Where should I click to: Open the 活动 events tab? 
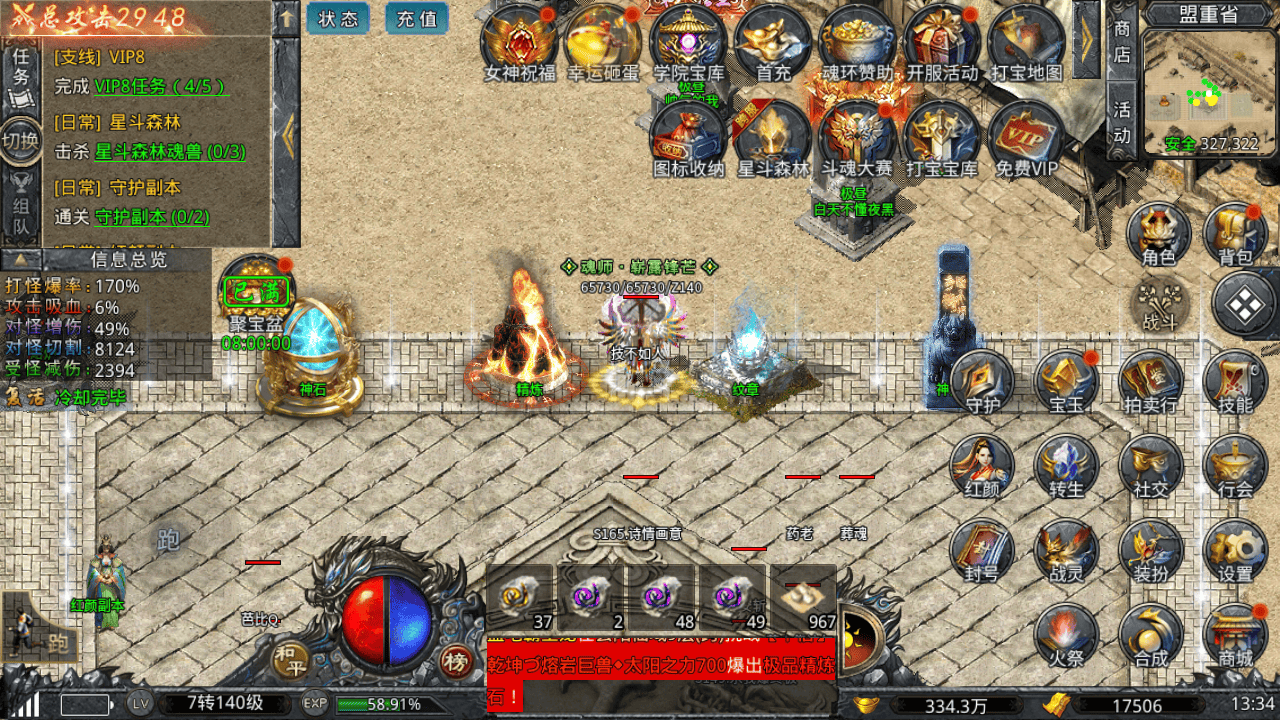(x=1122, y=122)
